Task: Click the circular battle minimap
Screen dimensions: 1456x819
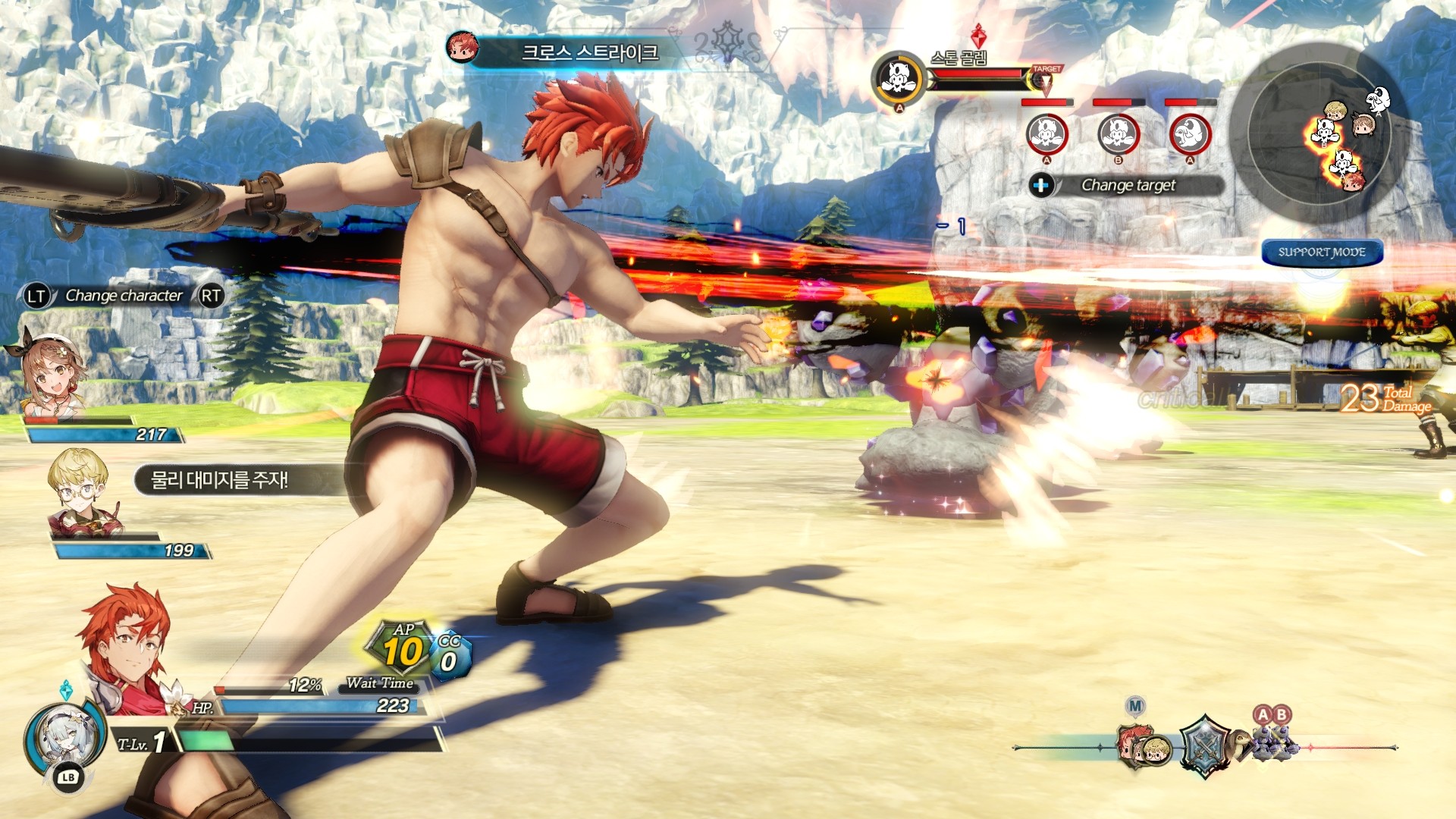Action: [1319, 133]
